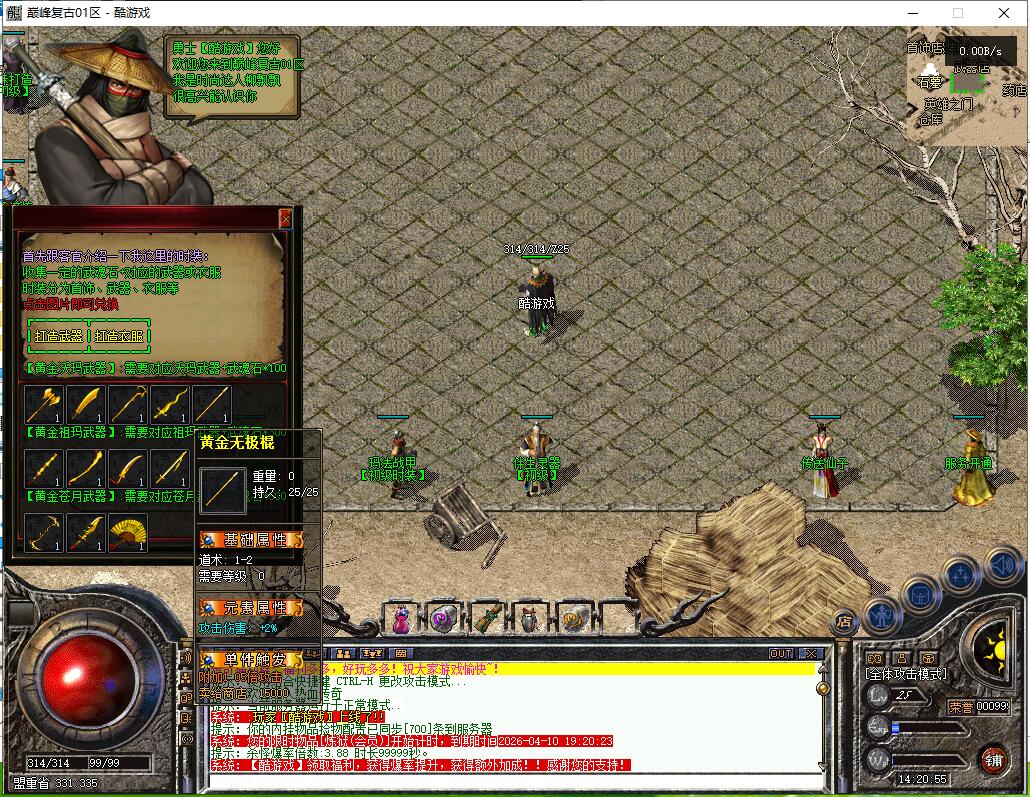Close the NPC fashion dialog panel
The width and height of the screenshot is (1030, 797).
(x=285, y=218)
